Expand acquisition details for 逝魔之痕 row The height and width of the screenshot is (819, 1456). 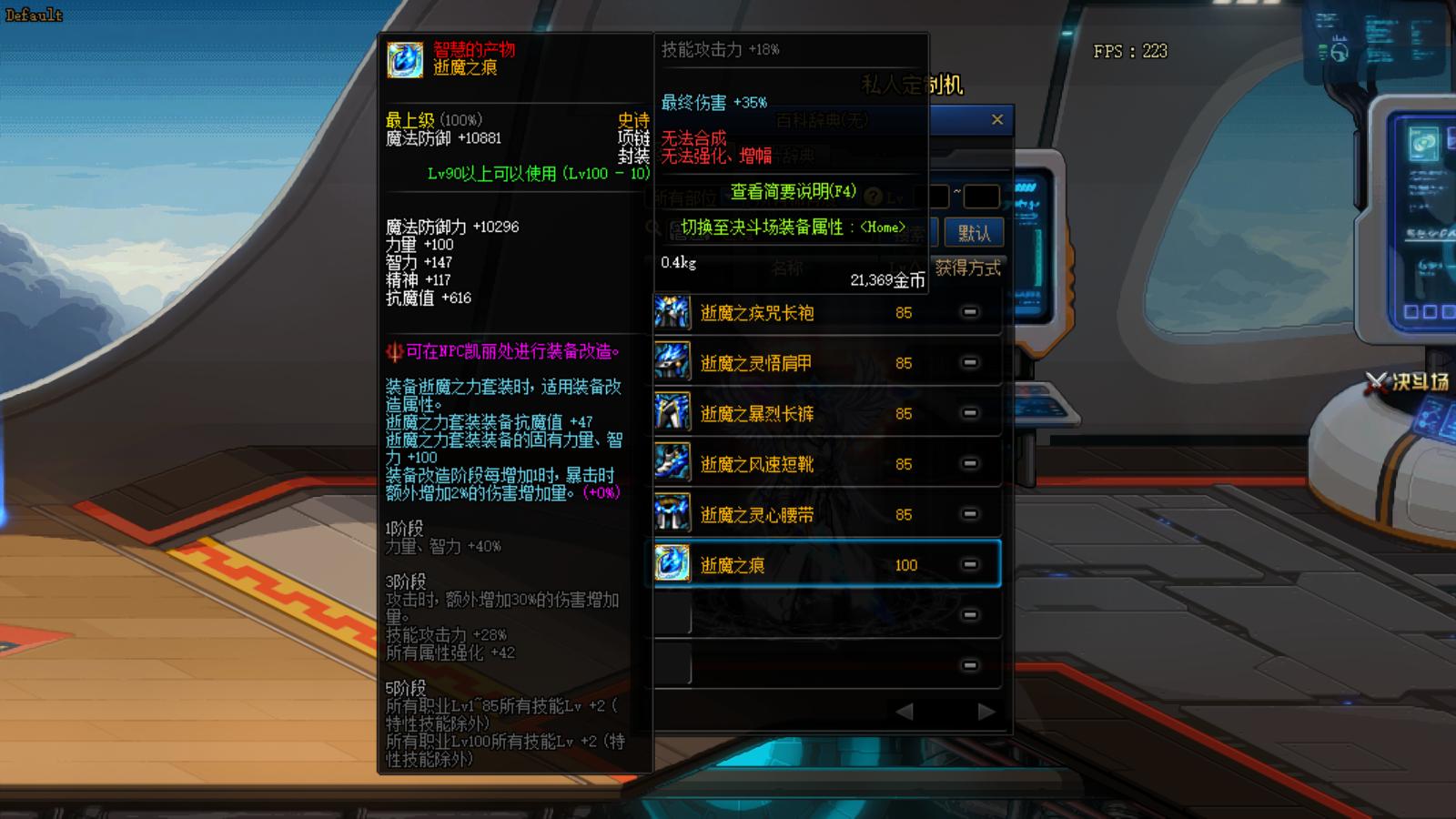point(967,564)
